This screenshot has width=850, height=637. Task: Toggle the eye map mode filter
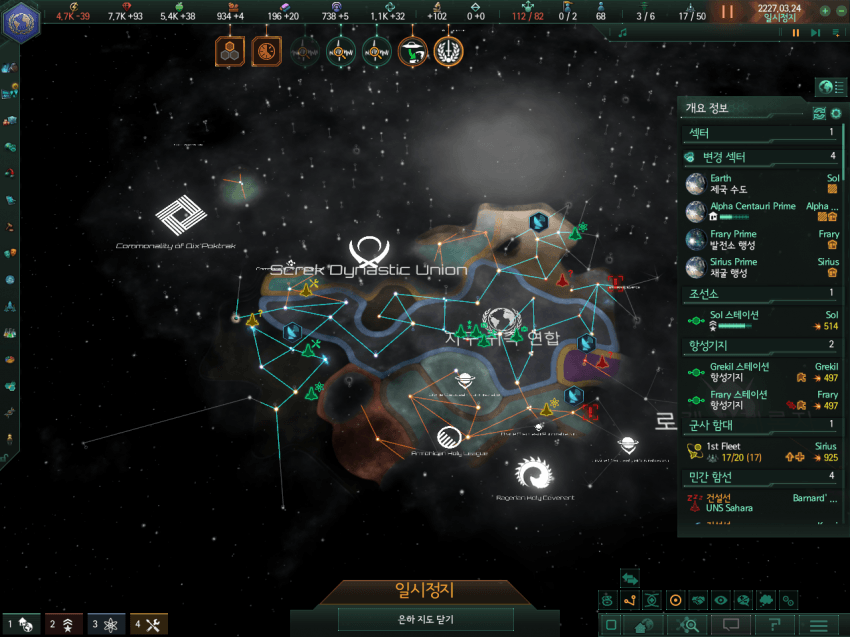pos(720,600)
